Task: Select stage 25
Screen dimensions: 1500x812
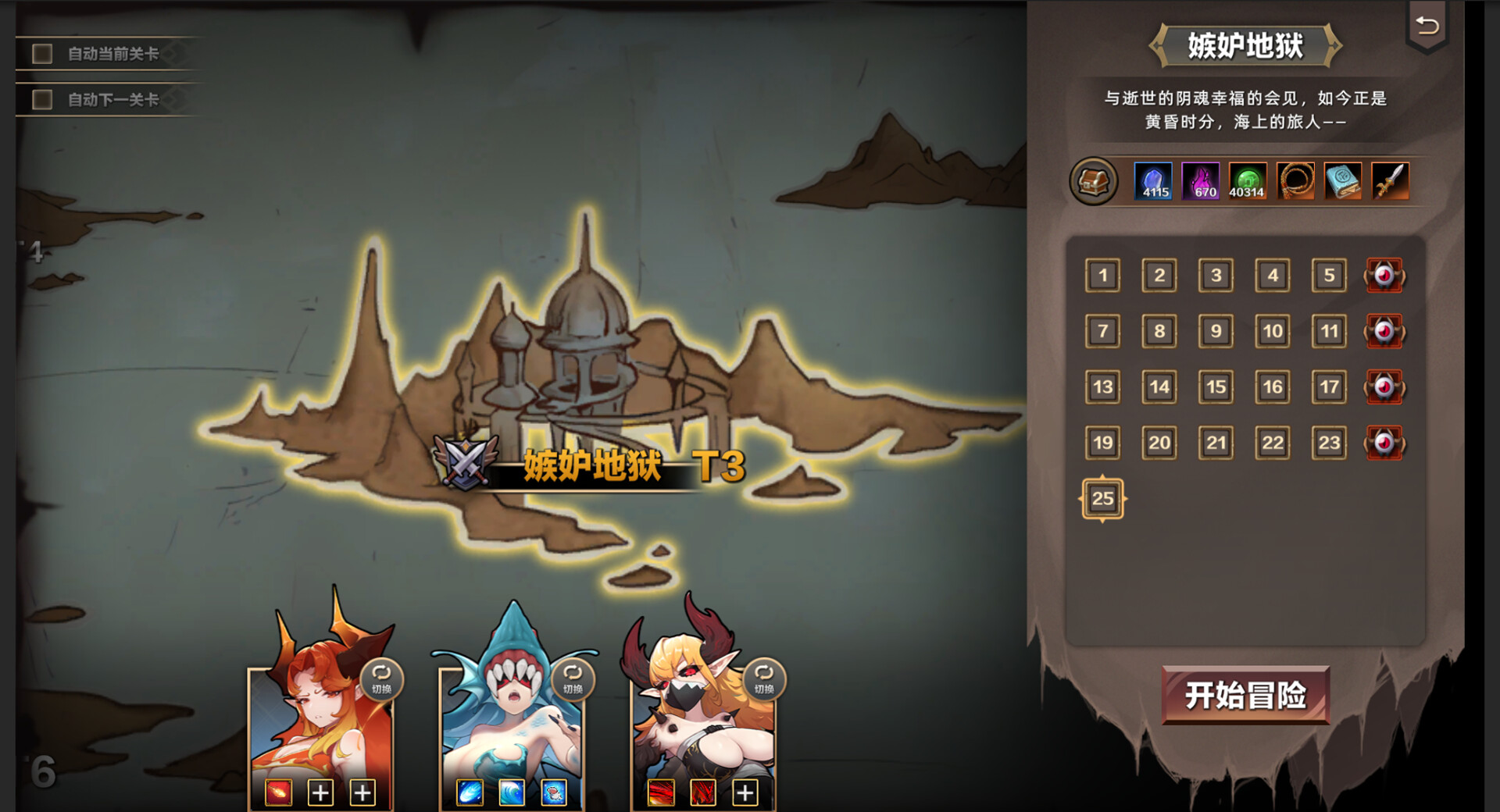Action: coord(1103,499)
